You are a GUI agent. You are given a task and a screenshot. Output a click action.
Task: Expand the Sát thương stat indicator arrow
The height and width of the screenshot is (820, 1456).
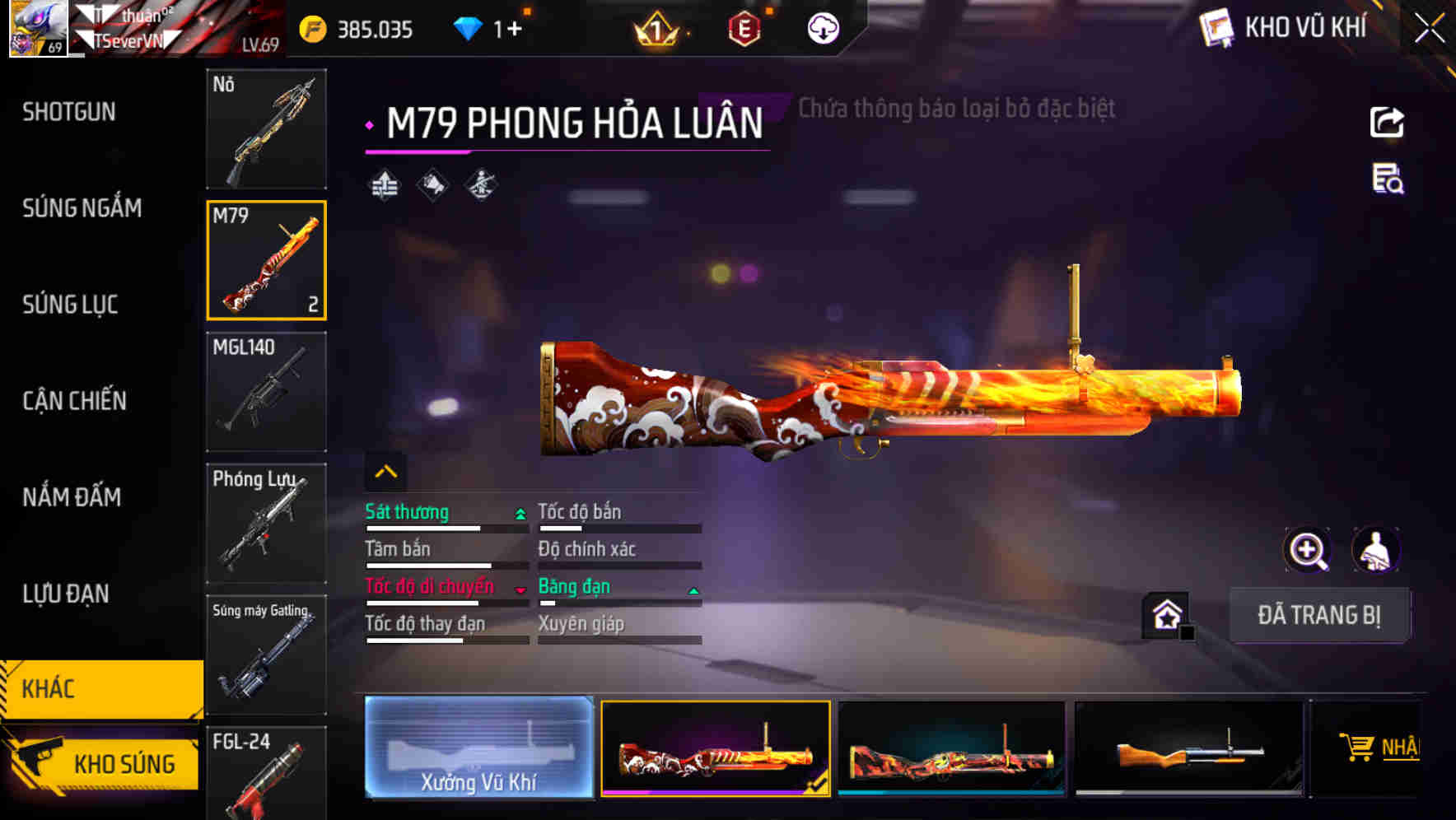click(519, 512)
